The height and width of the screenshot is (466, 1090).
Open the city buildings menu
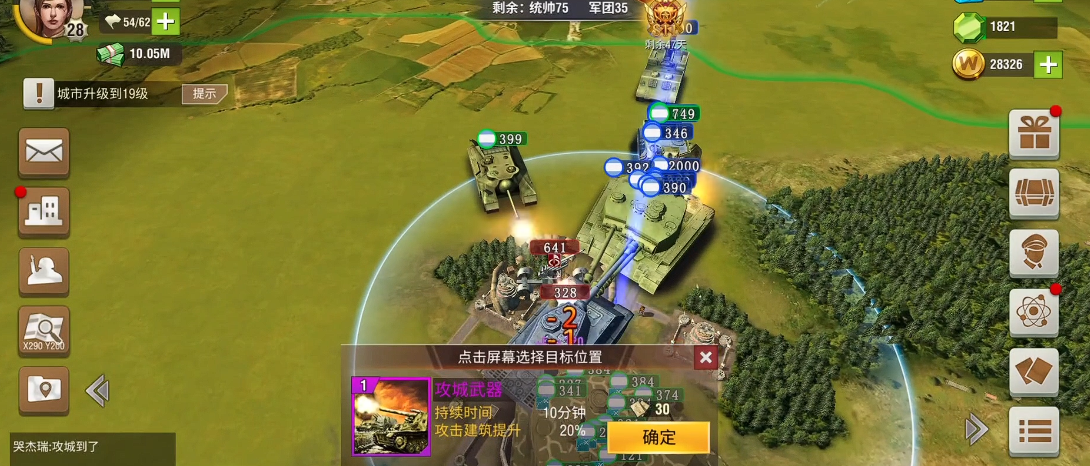point(44,212)
